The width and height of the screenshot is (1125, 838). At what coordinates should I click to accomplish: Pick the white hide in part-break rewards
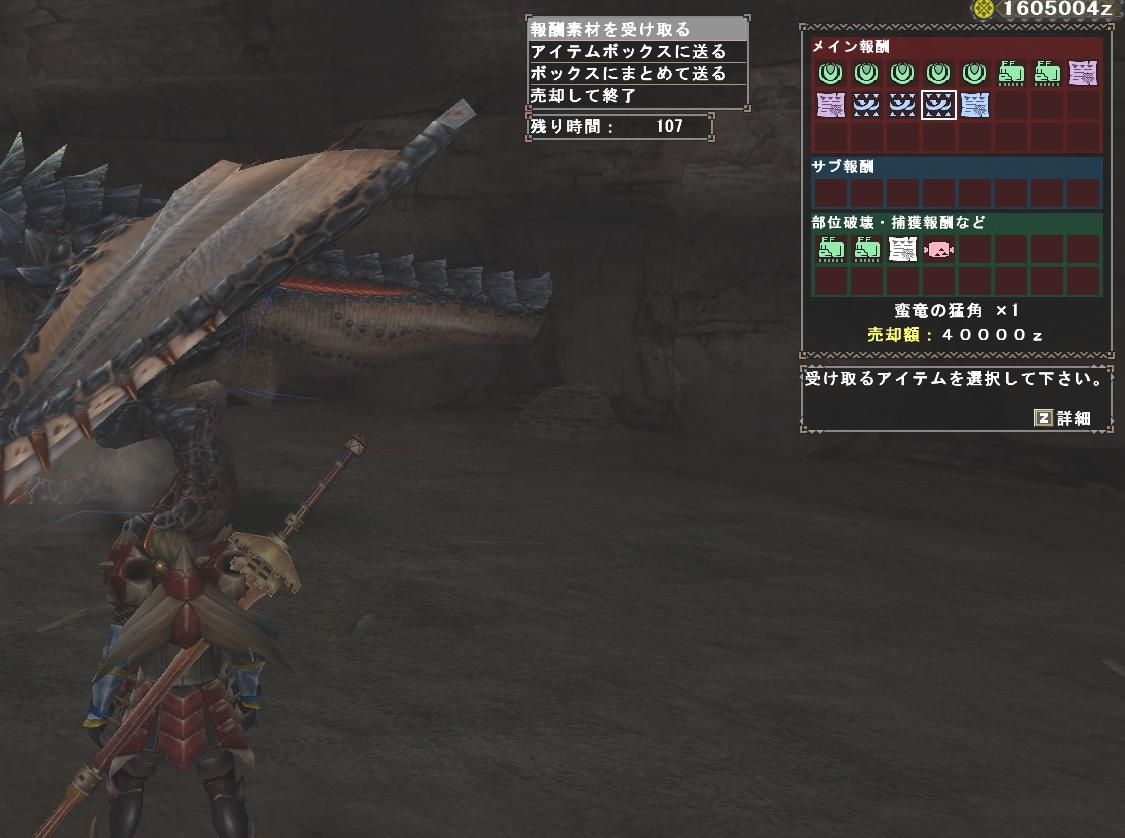pos(902,249)
